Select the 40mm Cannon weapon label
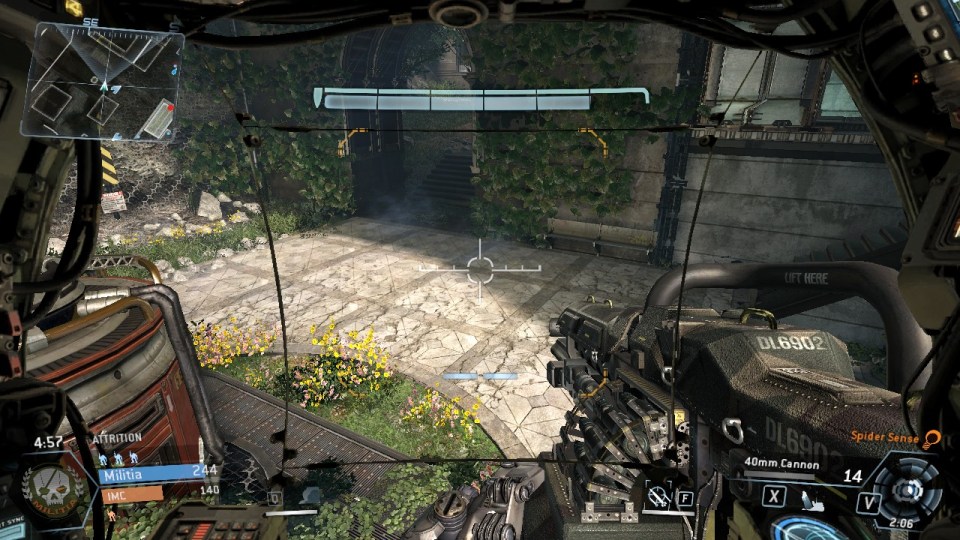 781,464
